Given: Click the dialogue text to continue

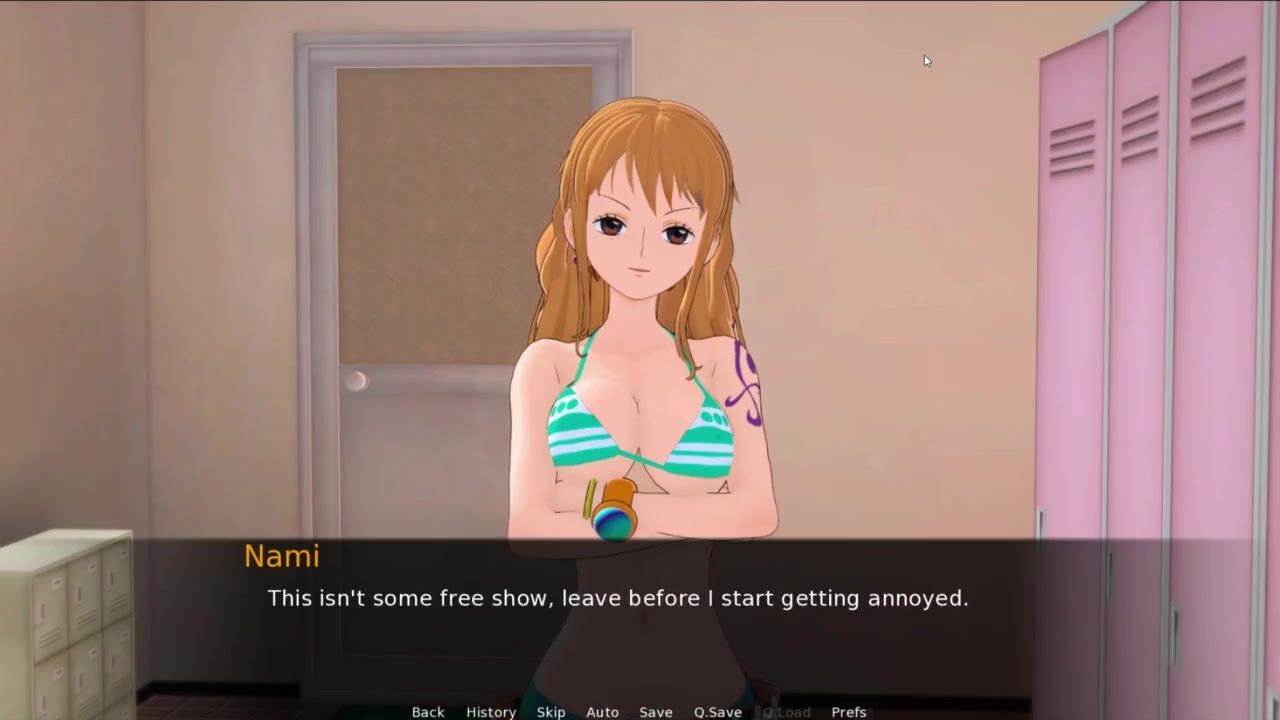Looking at the screenshot, I should click(617, 599).
